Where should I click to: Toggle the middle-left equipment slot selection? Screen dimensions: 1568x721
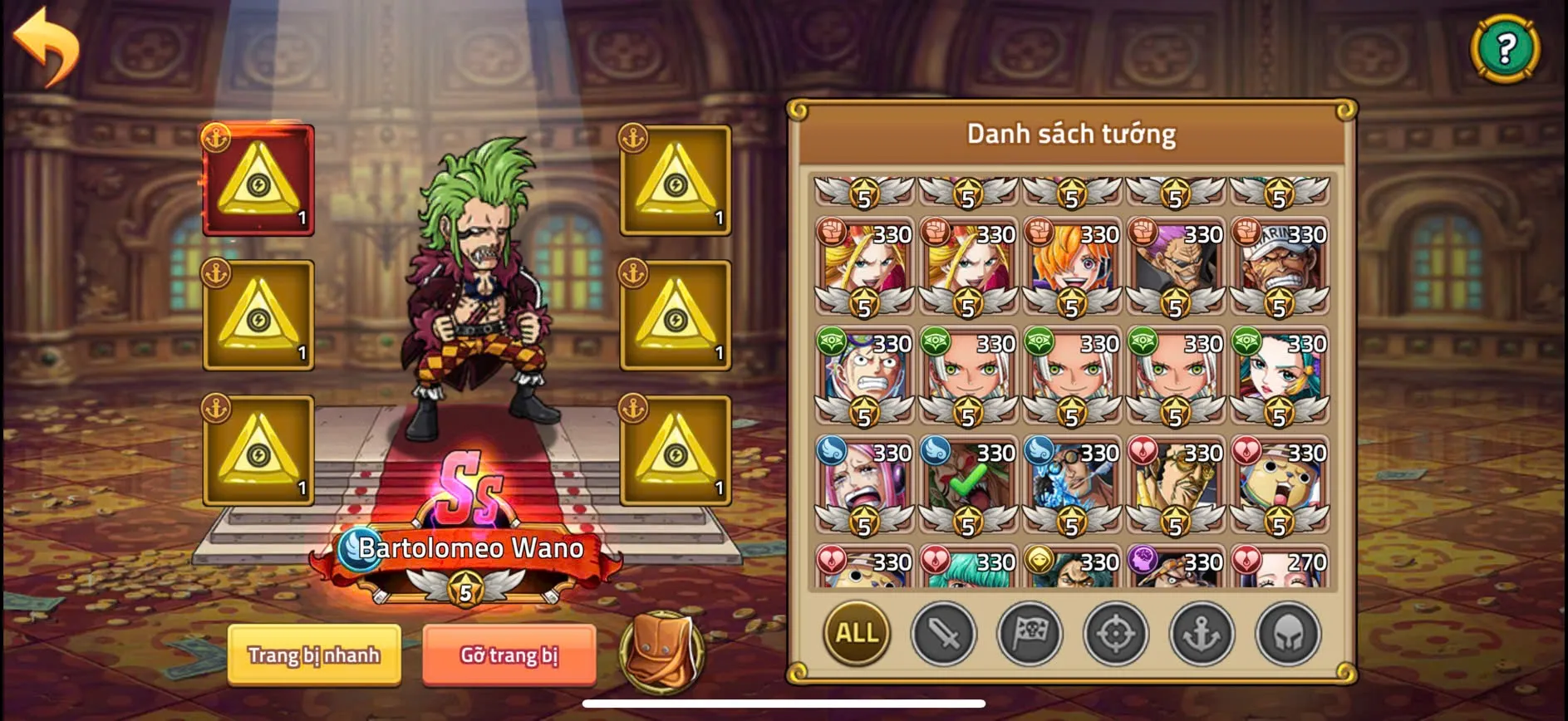tap(257, 316)
